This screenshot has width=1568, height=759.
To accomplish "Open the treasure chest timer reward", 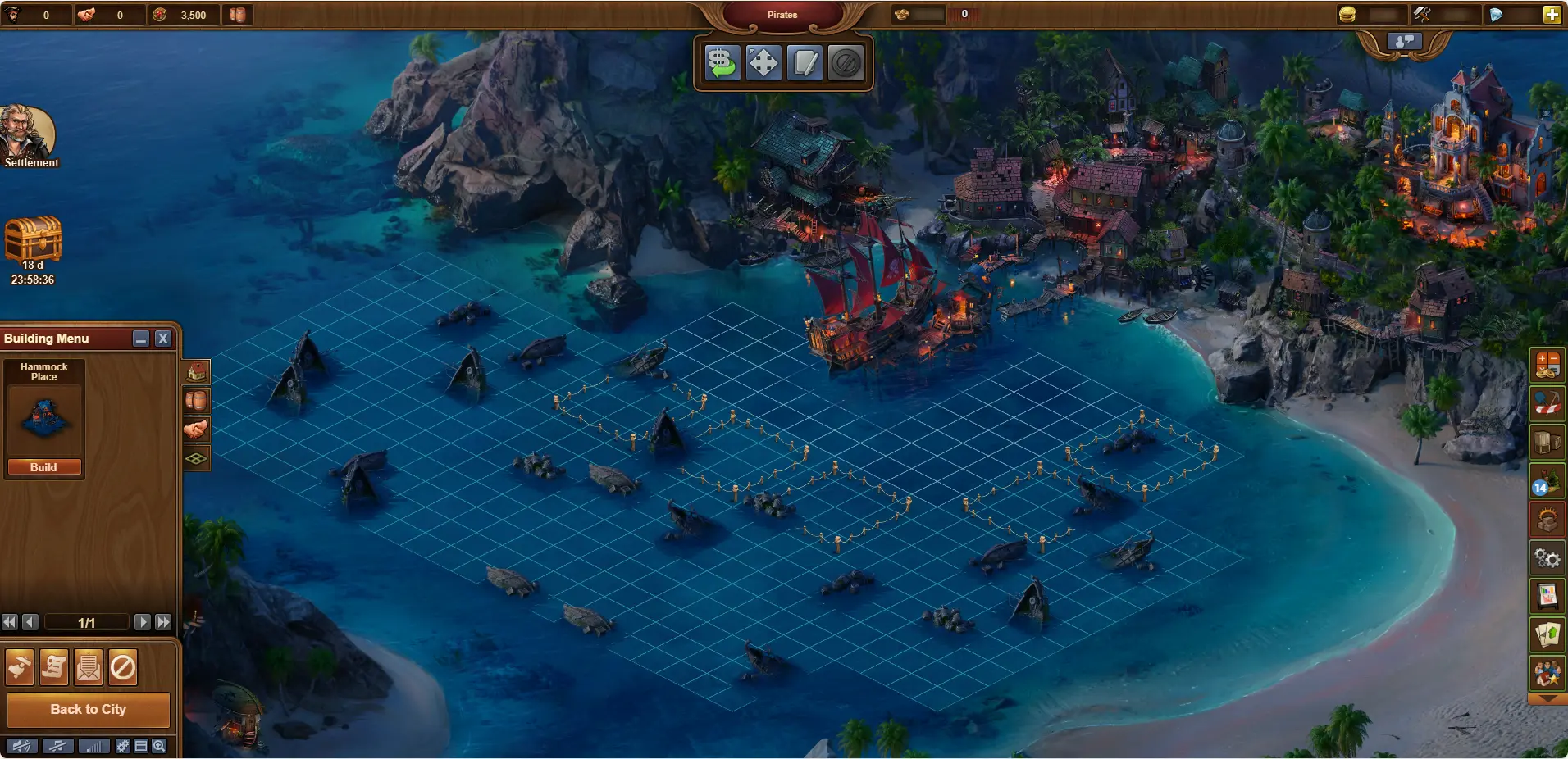I will point(34,239).
